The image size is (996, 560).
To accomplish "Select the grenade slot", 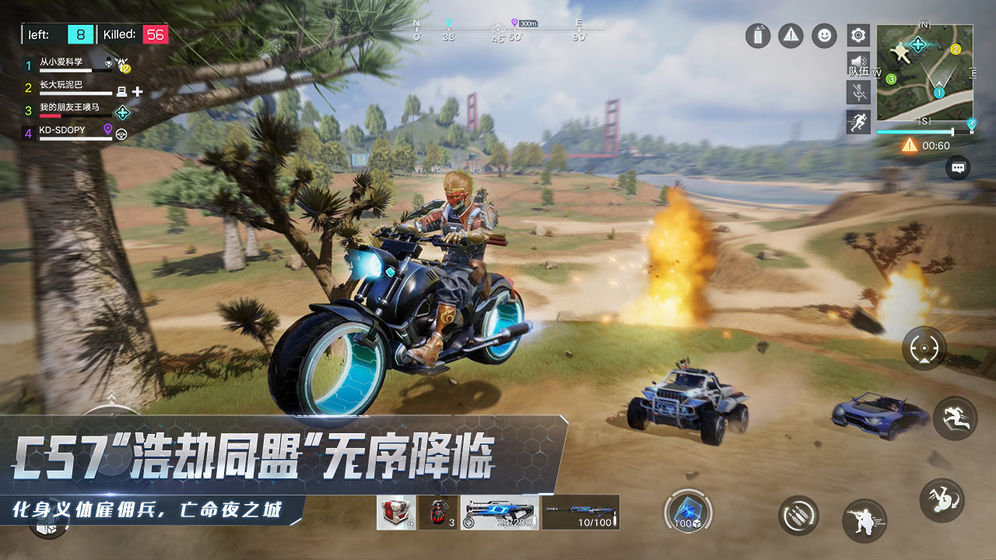I will tap(437, 512).
